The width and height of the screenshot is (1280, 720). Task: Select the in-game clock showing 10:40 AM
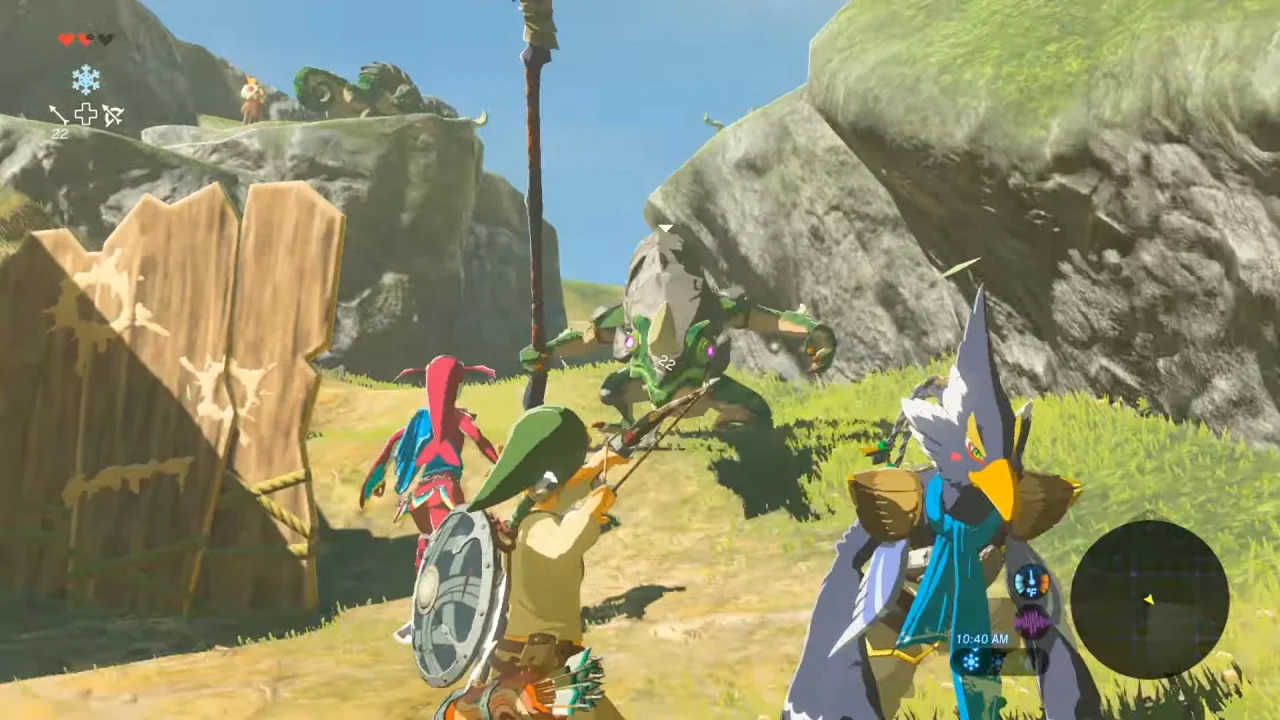coord(982,639)
